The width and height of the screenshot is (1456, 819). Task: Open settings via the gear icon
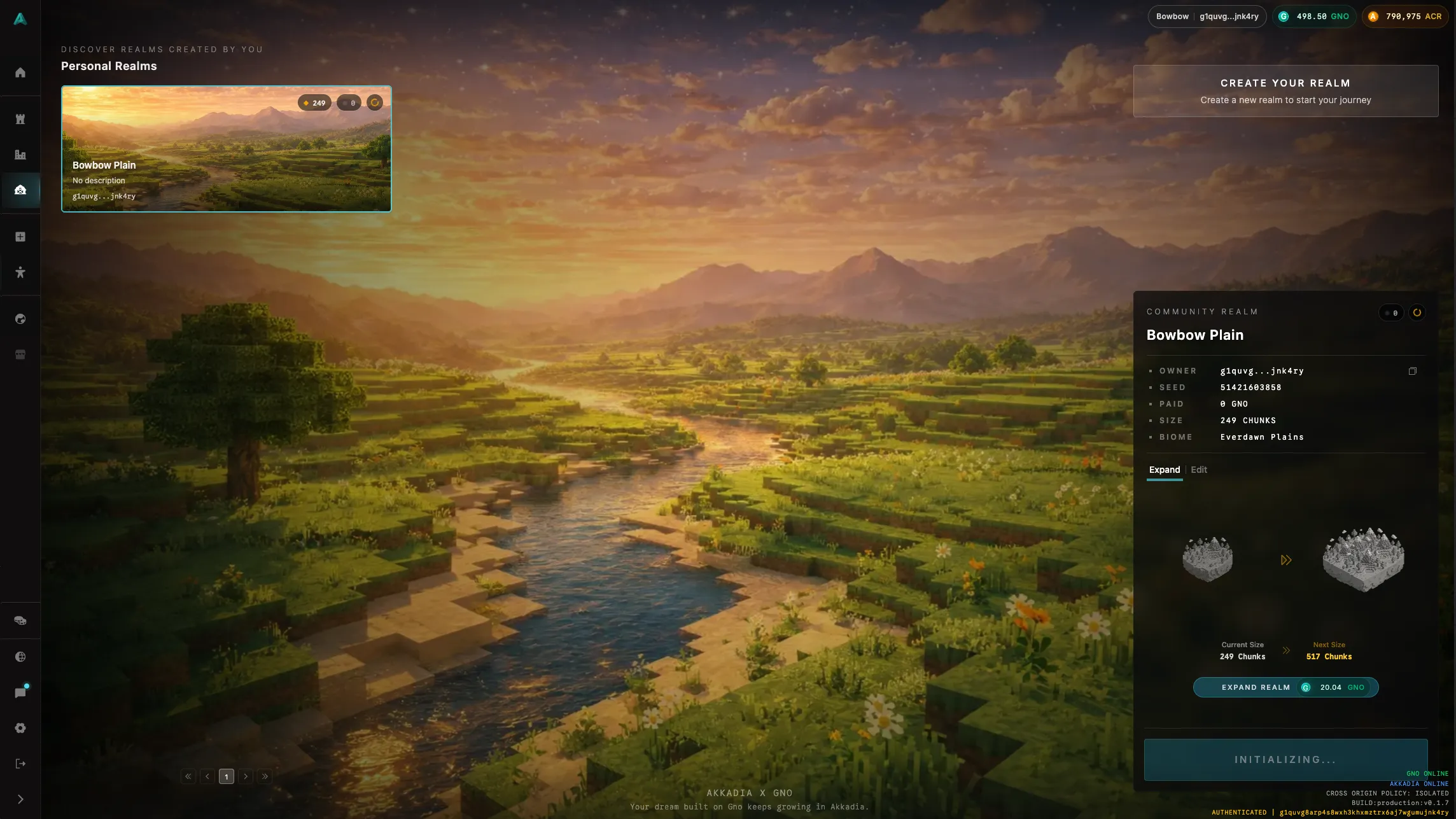(x=20, y=728)
